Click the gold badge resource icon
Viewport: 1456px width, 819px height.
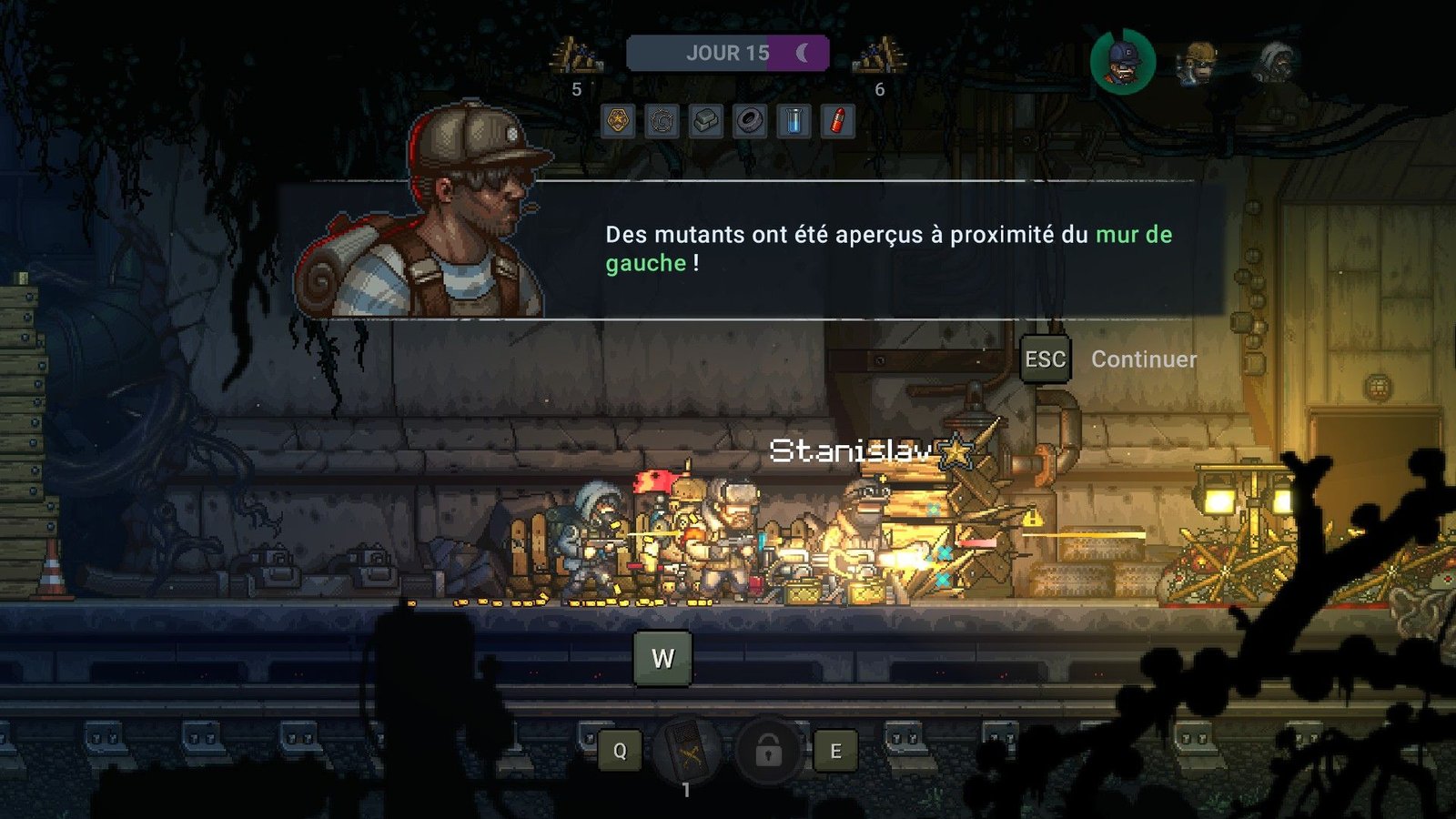618,120
